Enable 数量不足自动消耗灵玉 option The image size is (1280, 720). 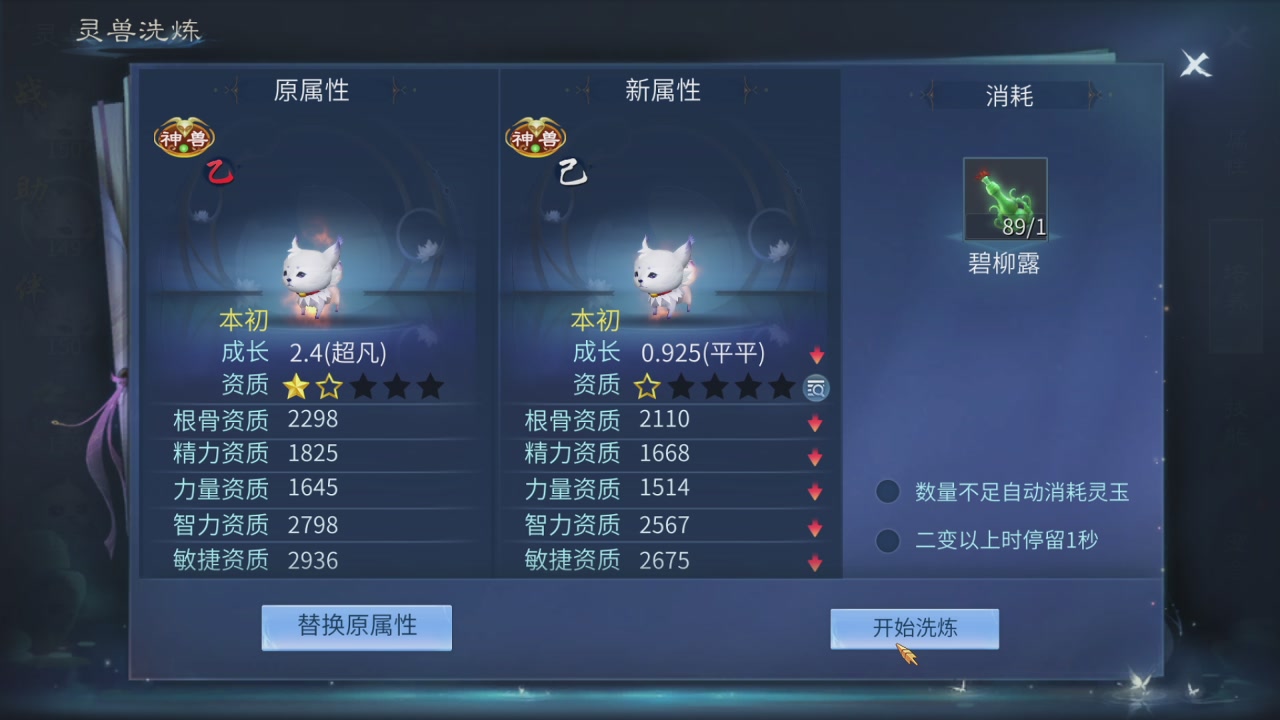click(887, 491)
